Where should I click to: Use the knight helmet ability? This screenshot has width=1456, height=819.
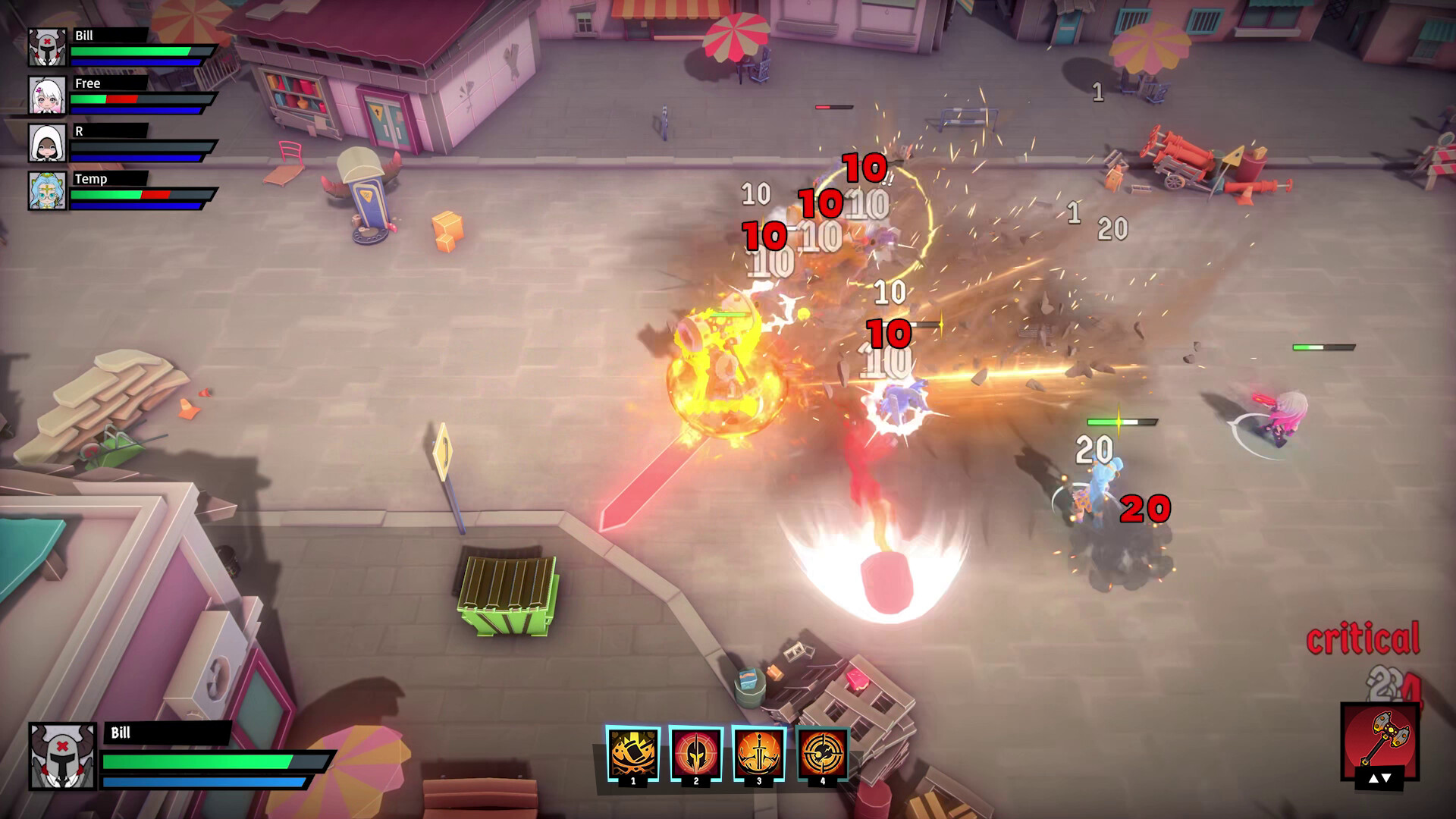696,753
